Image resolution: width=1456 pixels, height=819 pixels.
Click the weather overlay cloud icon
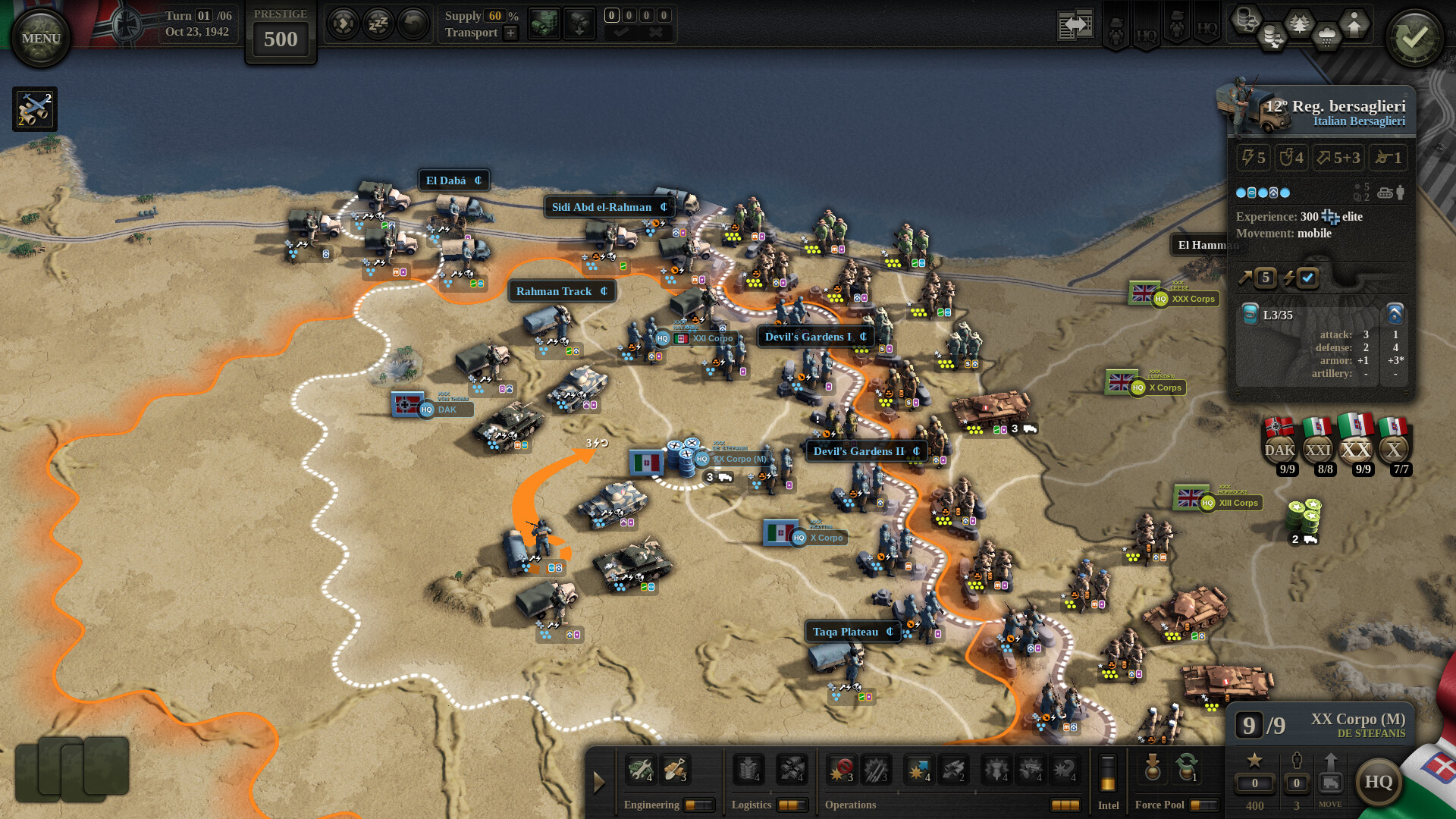point(1327,34)
